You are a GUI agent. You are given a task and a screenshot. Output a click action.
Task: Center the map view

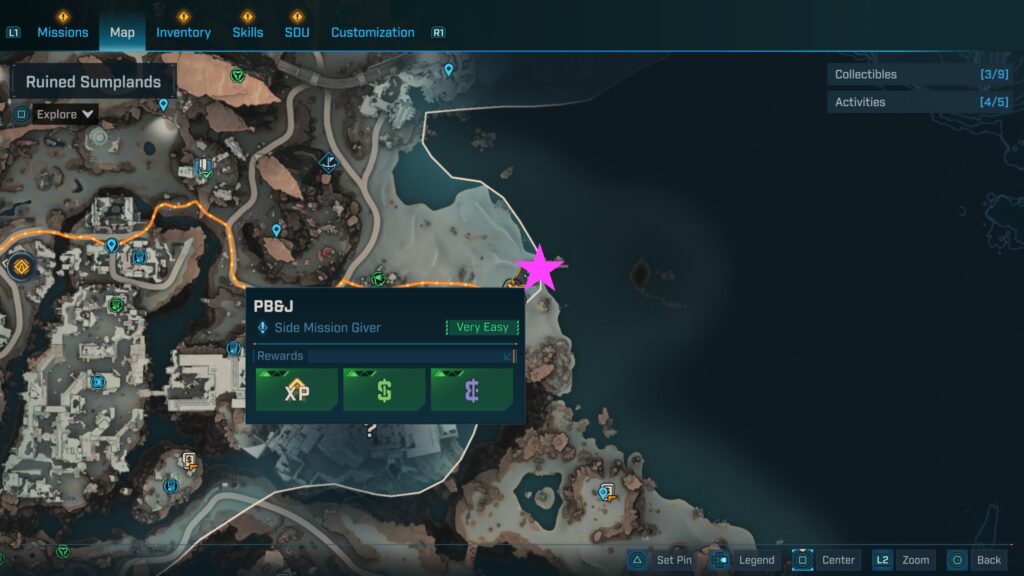pos(825,560)
